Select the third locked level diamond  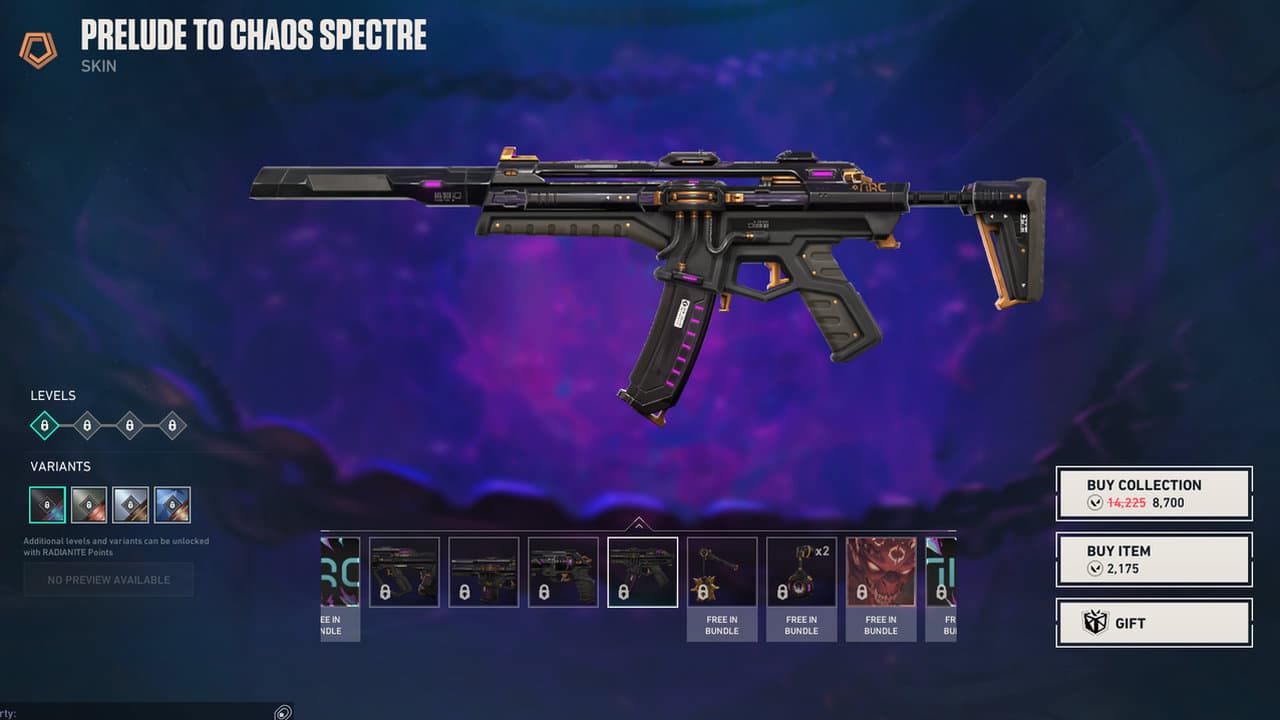pos(128,425)
